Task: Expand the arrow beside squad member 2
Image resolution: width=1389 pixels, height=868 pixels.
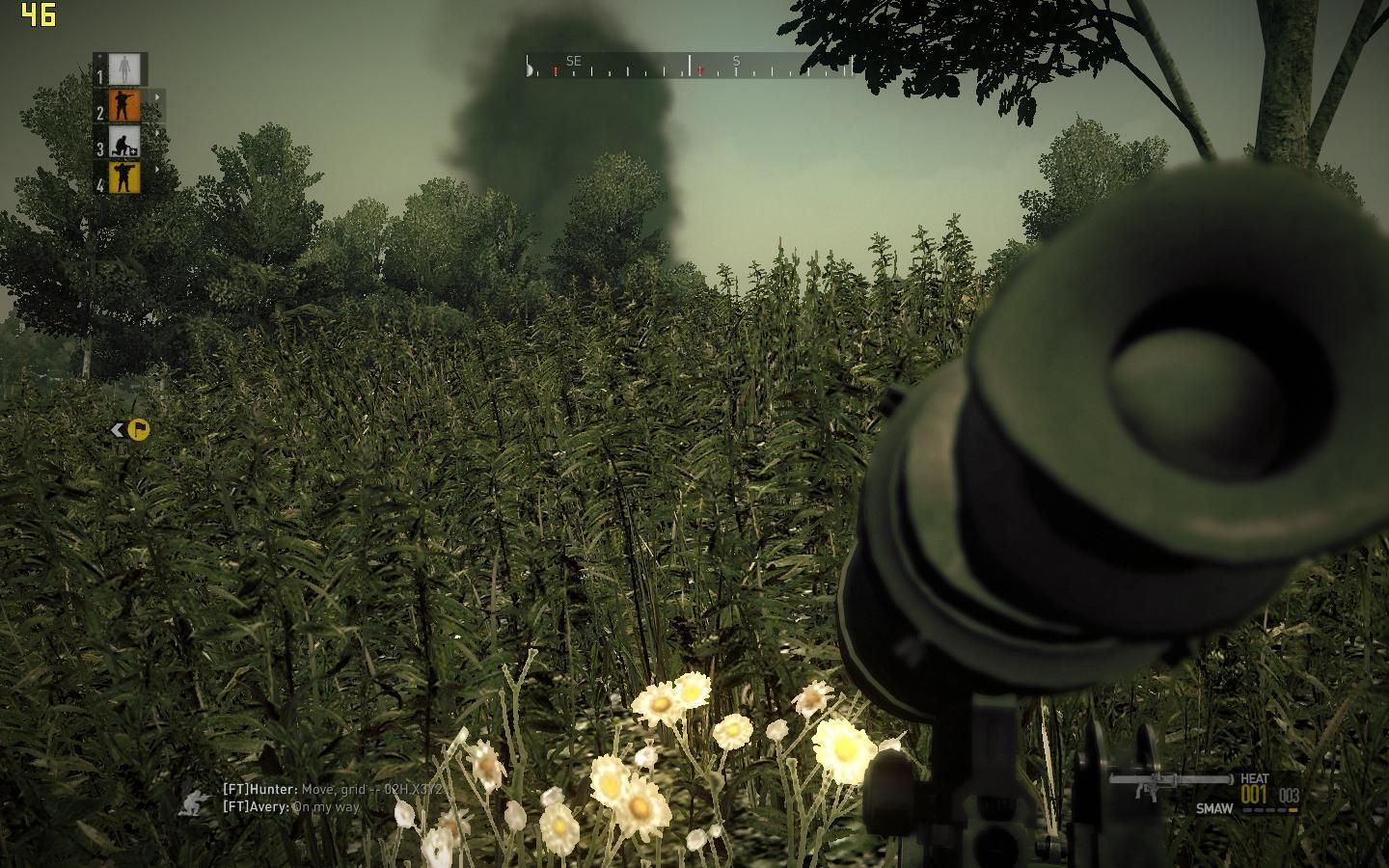Action: [x=157, y=95]
